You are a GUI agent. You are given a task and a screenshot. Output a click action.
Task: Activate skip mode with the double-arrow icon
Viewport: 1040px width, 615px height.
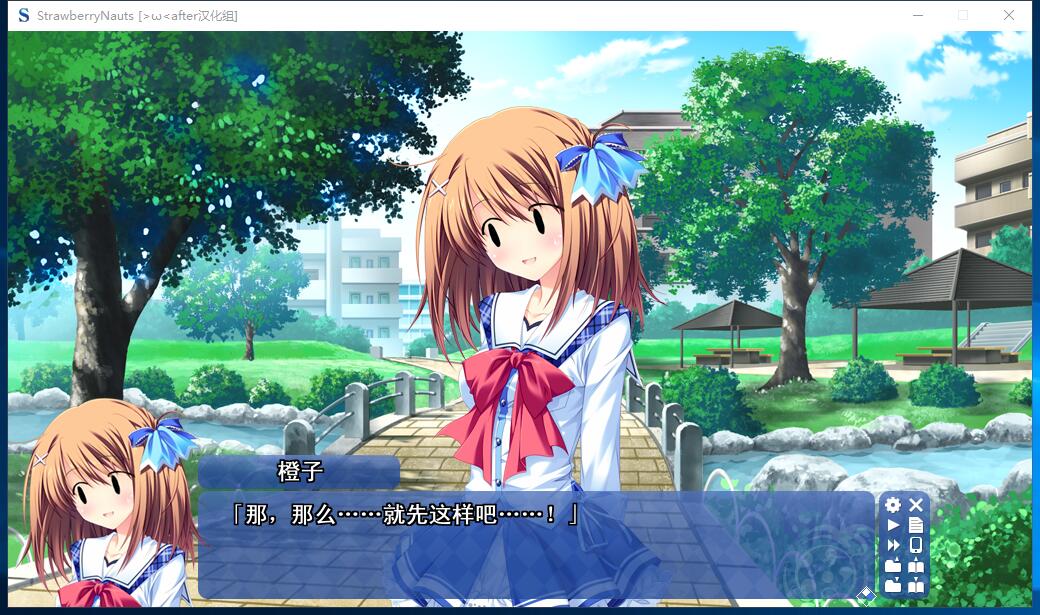[x=893, y=545]
